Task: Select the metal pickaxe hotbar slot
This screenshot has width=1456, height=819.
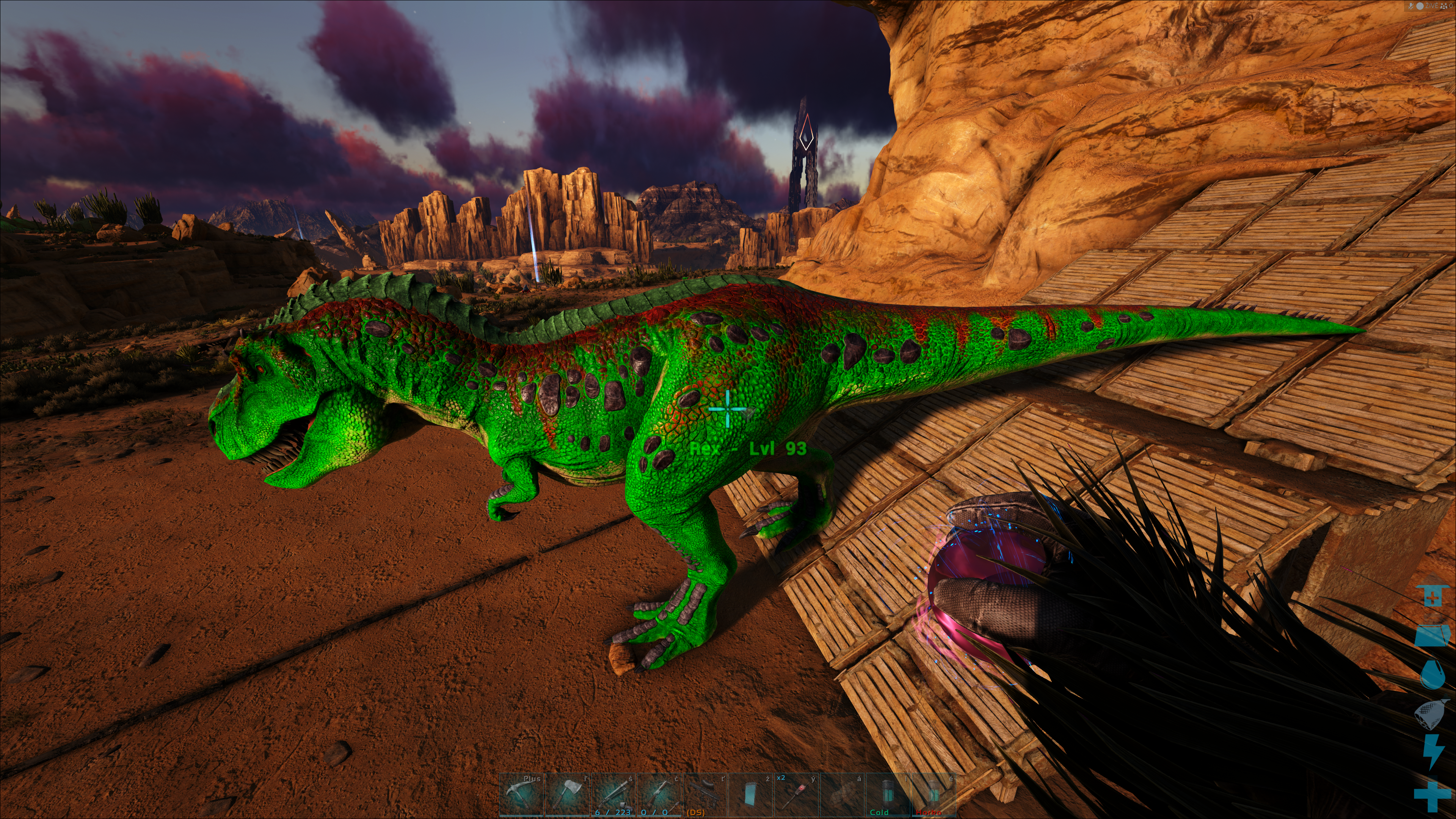Action: click(x=521, y=794)
